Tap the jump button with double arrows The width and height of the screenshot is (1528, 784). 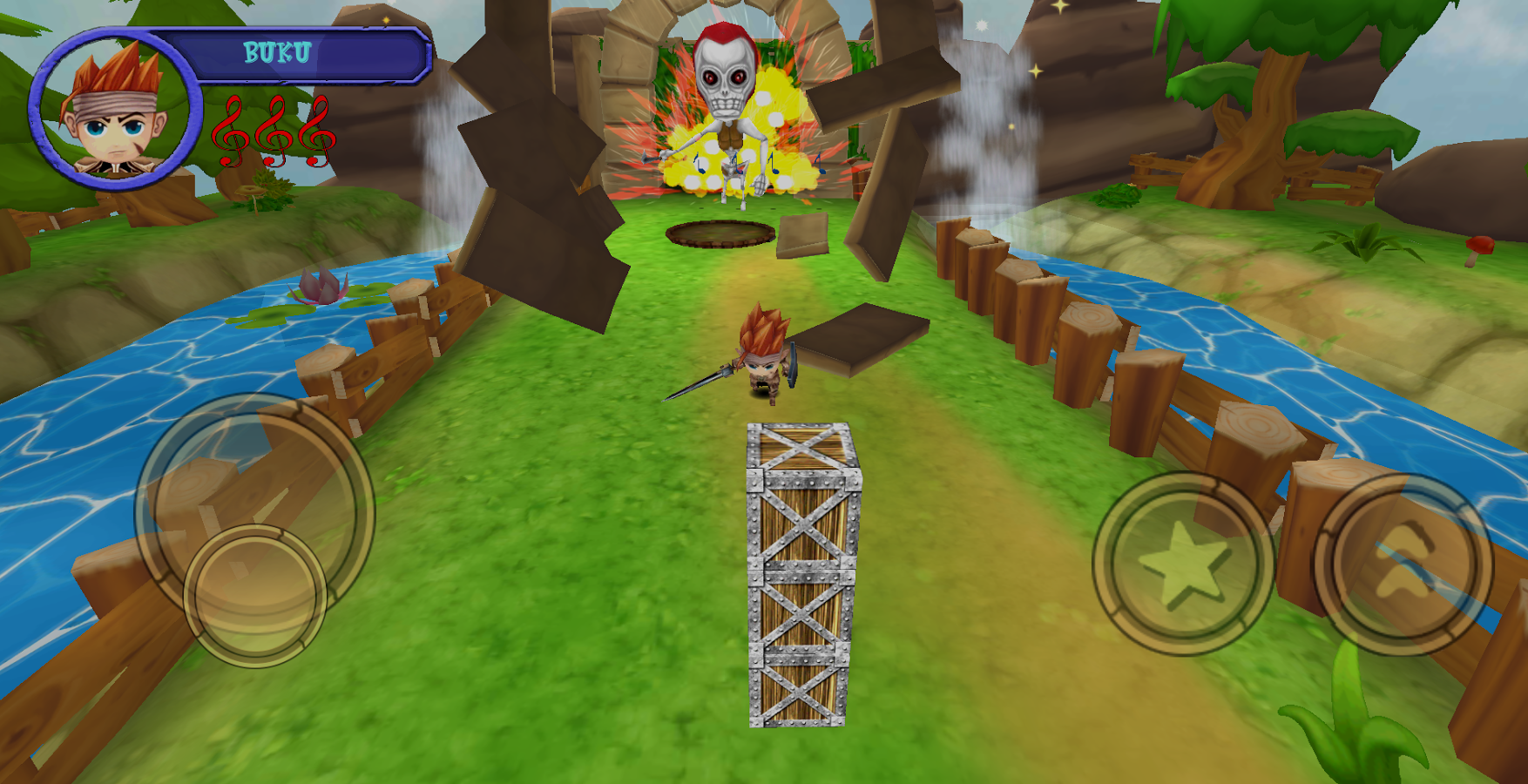click(1403, 564)
